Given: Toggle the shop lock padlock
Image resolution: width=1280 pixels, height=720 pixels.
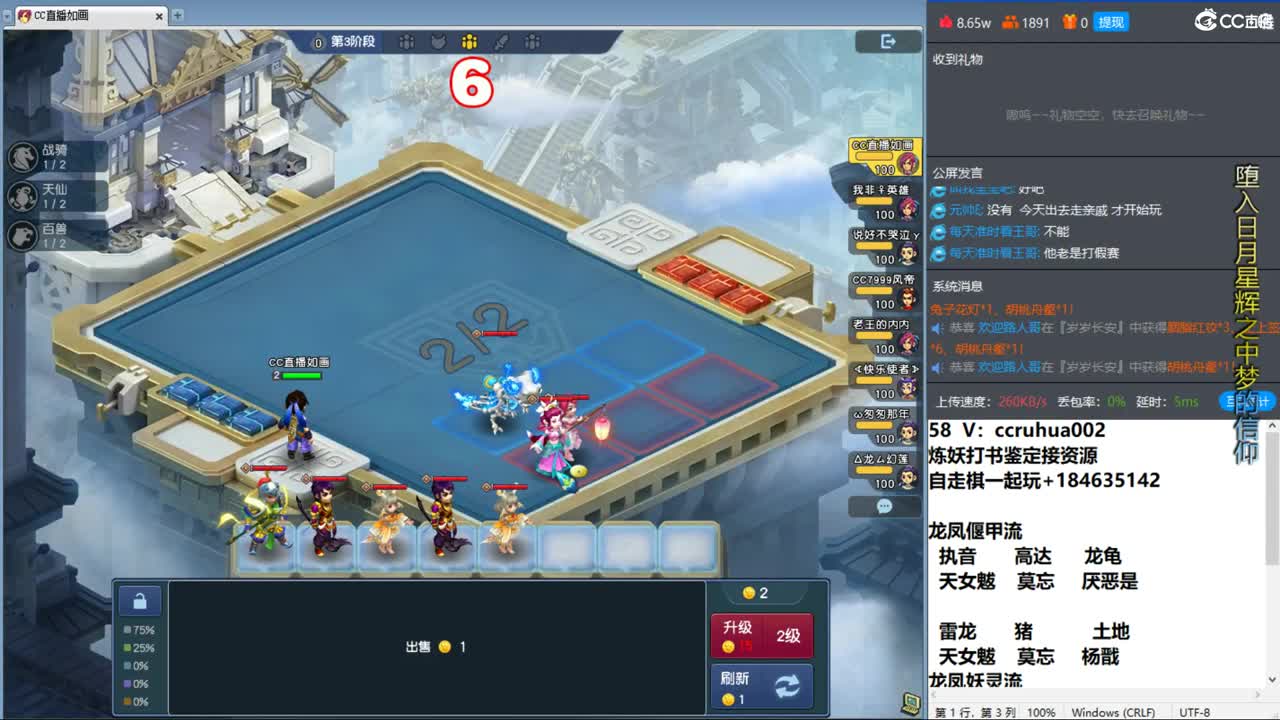Looking at the screenshot, I should pos(139,600).
